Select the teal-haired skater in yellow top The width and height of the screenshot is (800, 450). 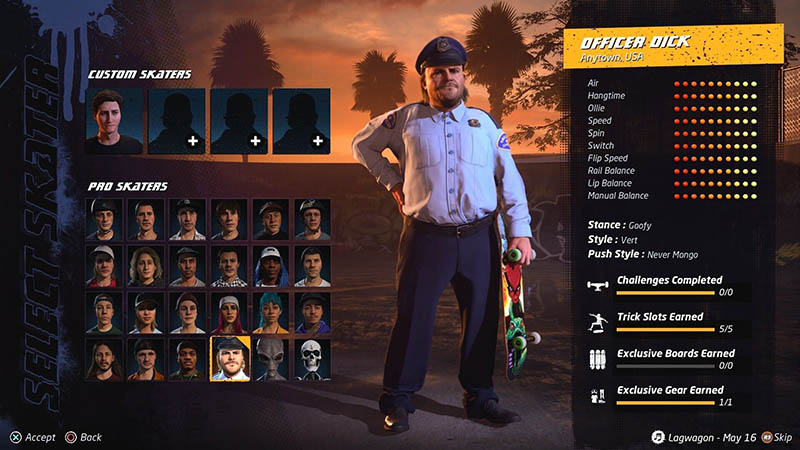(271, 312)
